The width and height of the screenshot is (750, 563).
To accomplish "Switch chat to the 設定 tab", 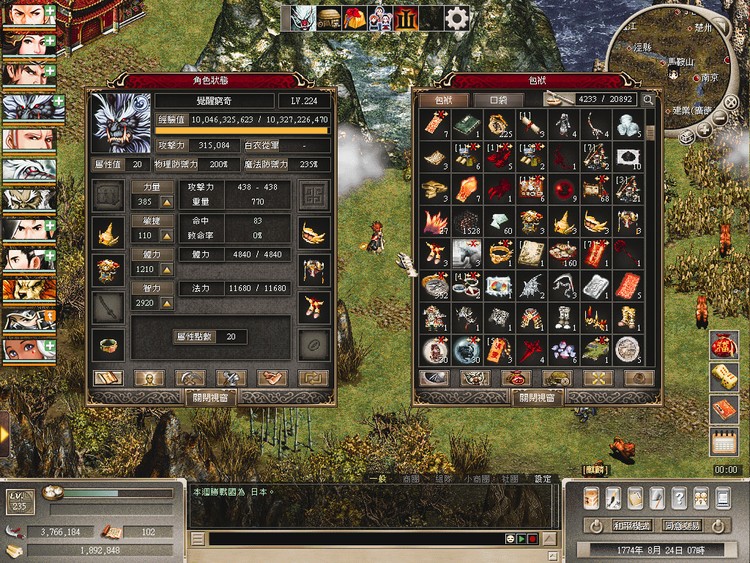I will tap(542, 479).
